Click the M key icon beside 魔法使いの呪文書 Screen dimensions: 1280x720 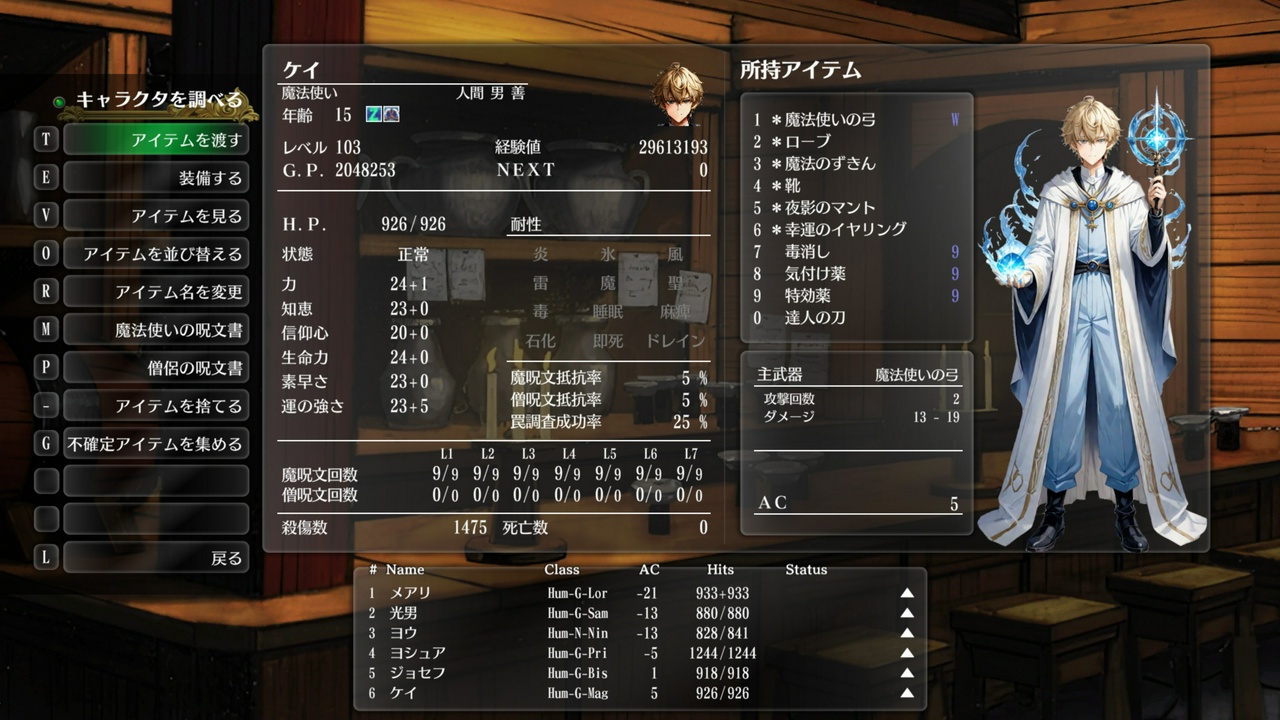click(46, 328)
